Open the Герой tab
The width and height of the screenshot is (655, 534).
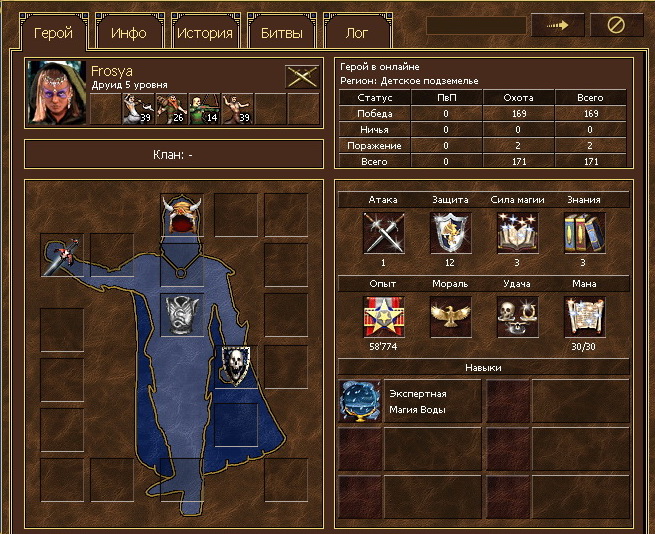53,32
